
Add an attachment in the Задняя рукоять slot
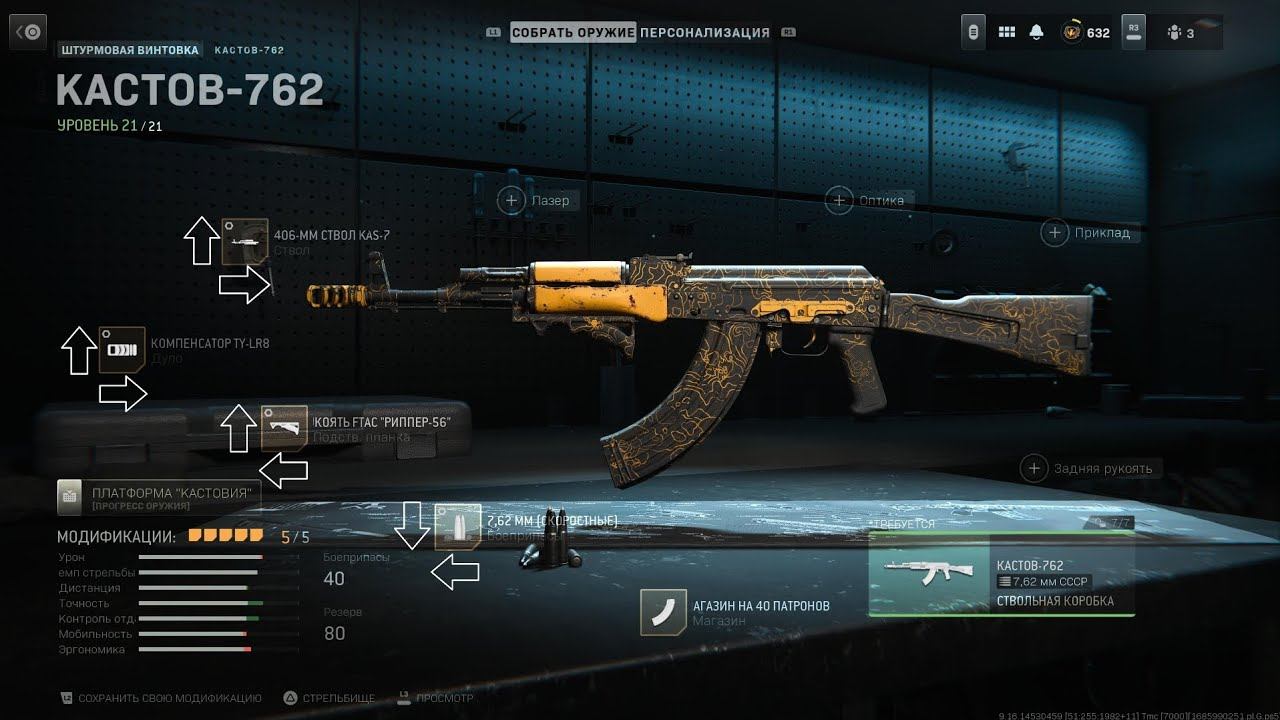(x=1033, y=468)
